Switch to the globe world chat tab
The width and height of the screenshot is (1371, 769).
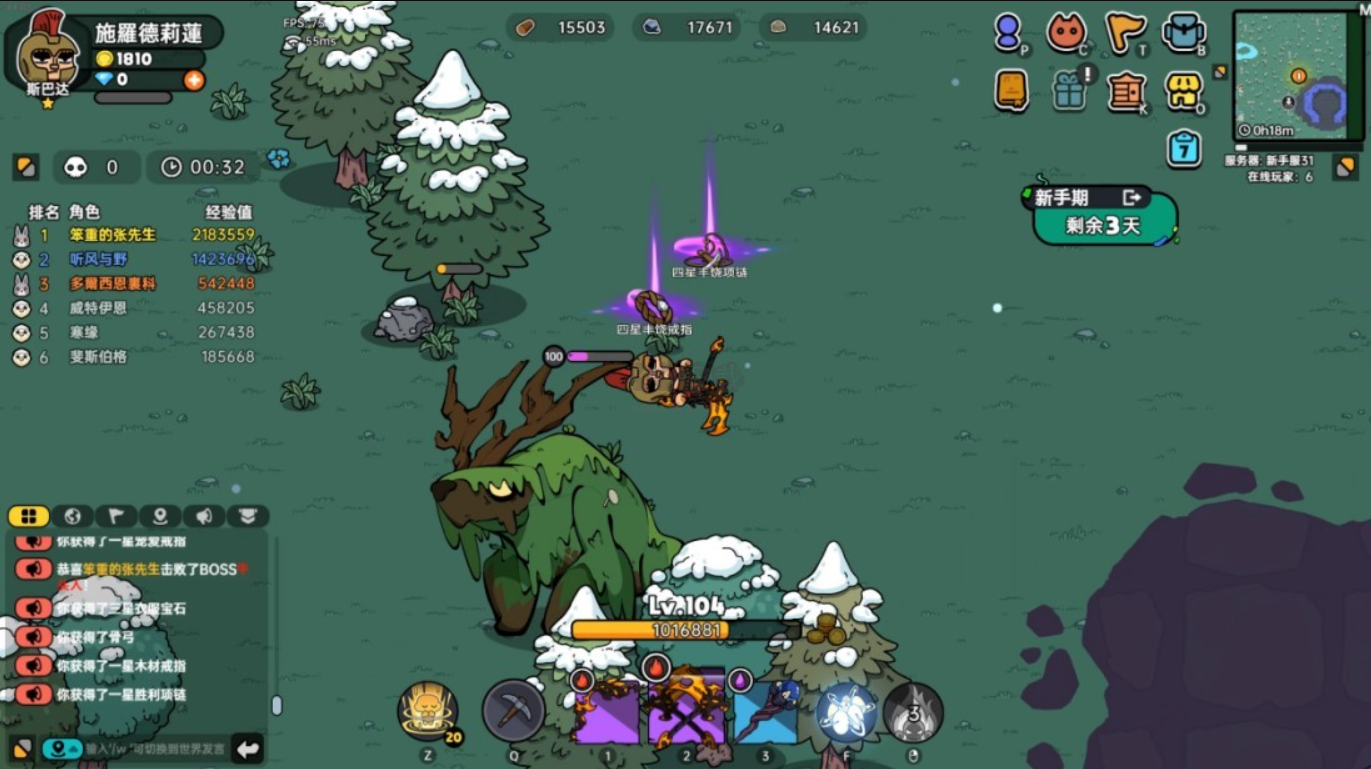(72, 516)
